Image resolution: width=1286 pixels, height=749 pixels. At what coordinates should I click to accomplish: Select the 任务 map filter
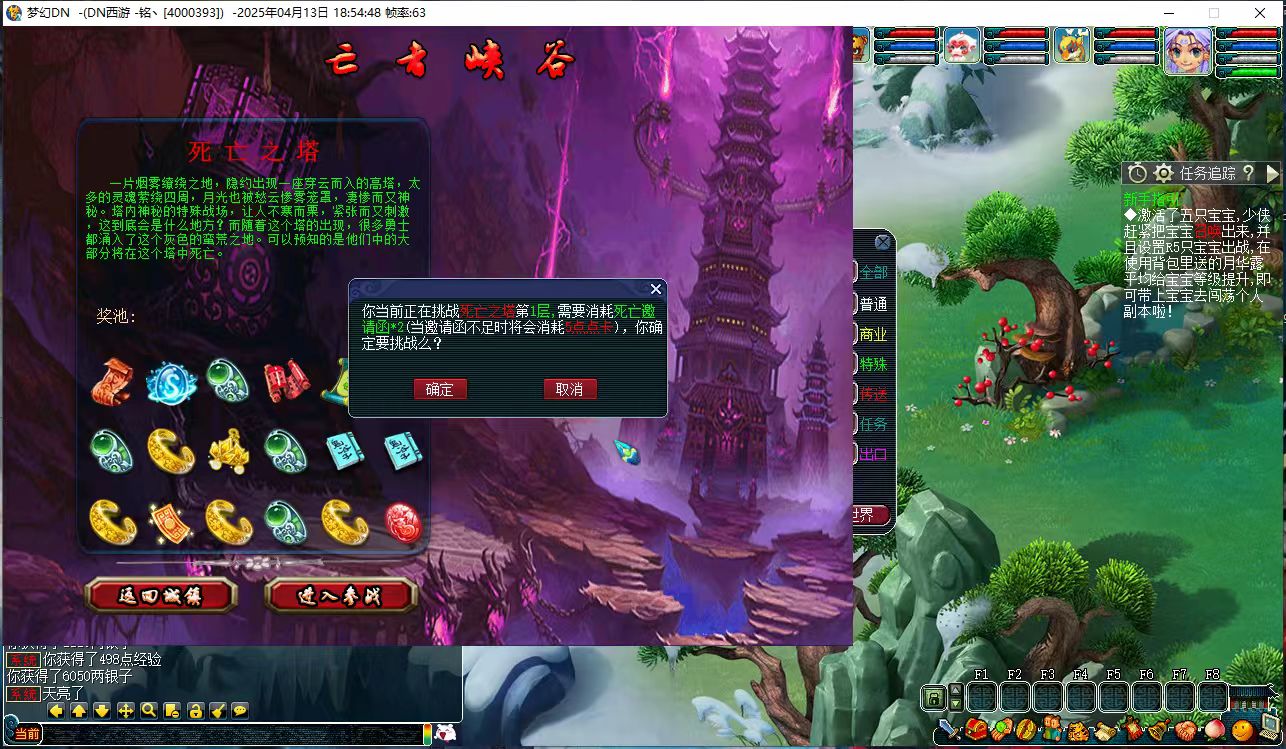872,424
